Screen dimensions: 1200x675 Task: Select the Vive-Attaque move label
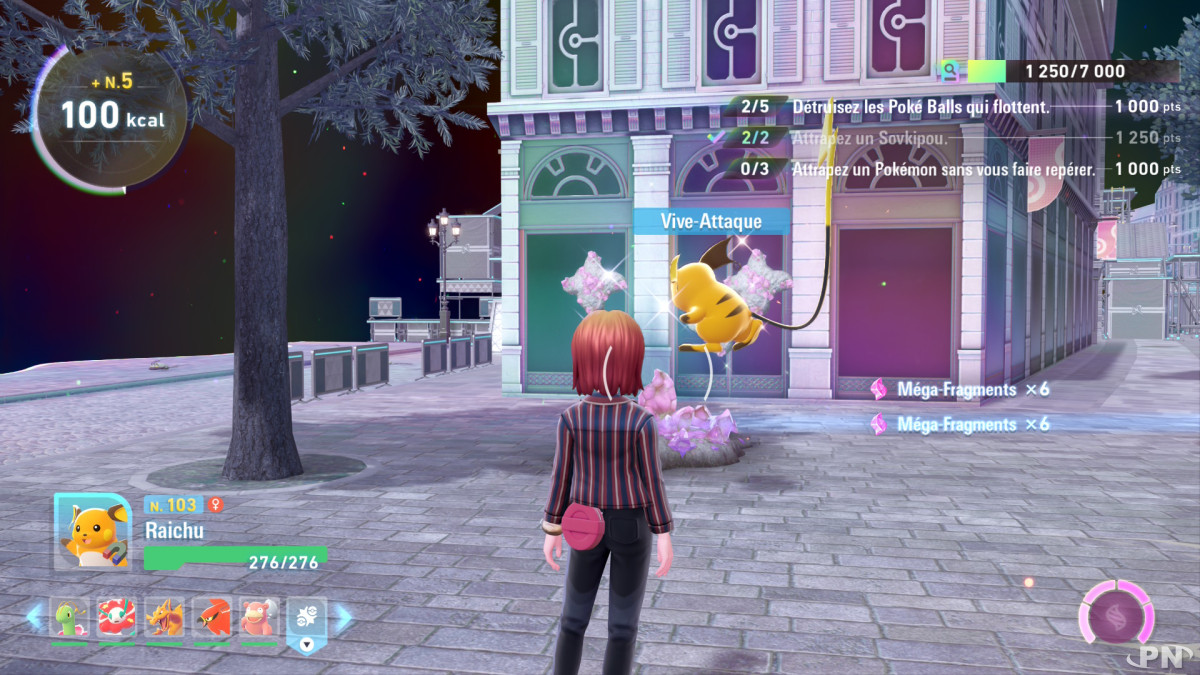[x=711, y=221]
